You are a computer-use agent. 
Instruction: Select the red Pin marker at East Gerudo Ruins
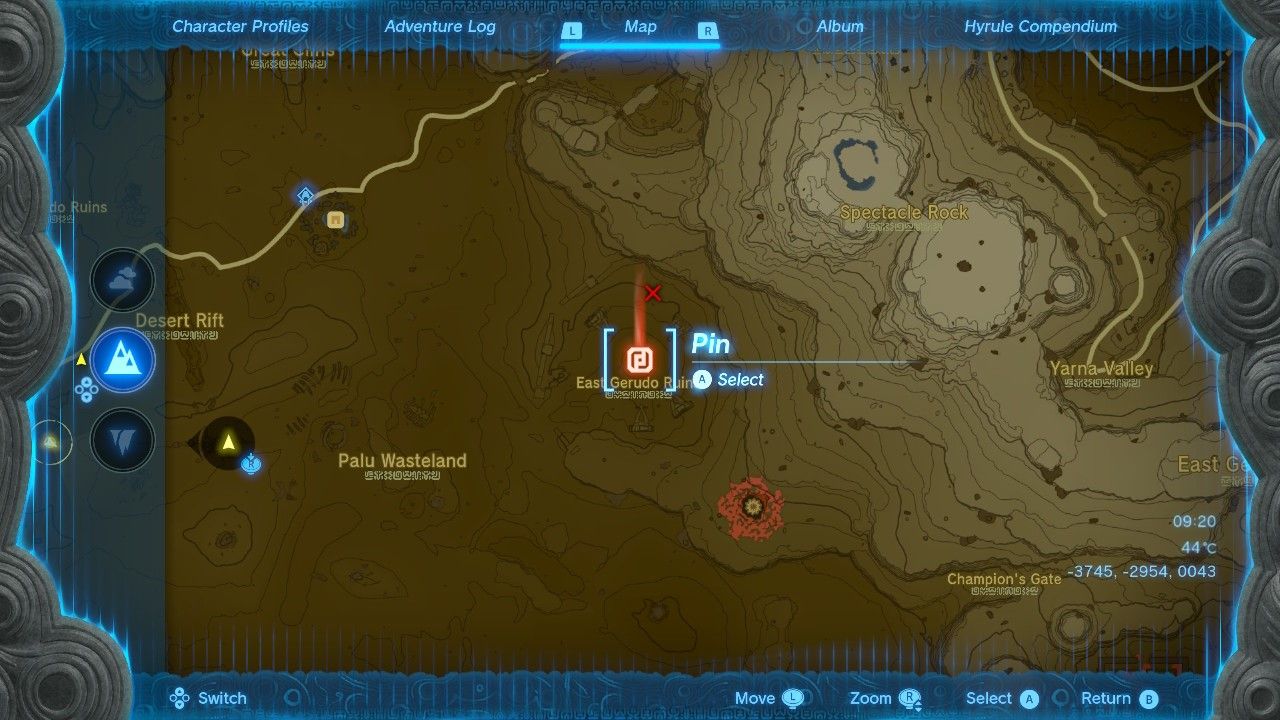640,360
